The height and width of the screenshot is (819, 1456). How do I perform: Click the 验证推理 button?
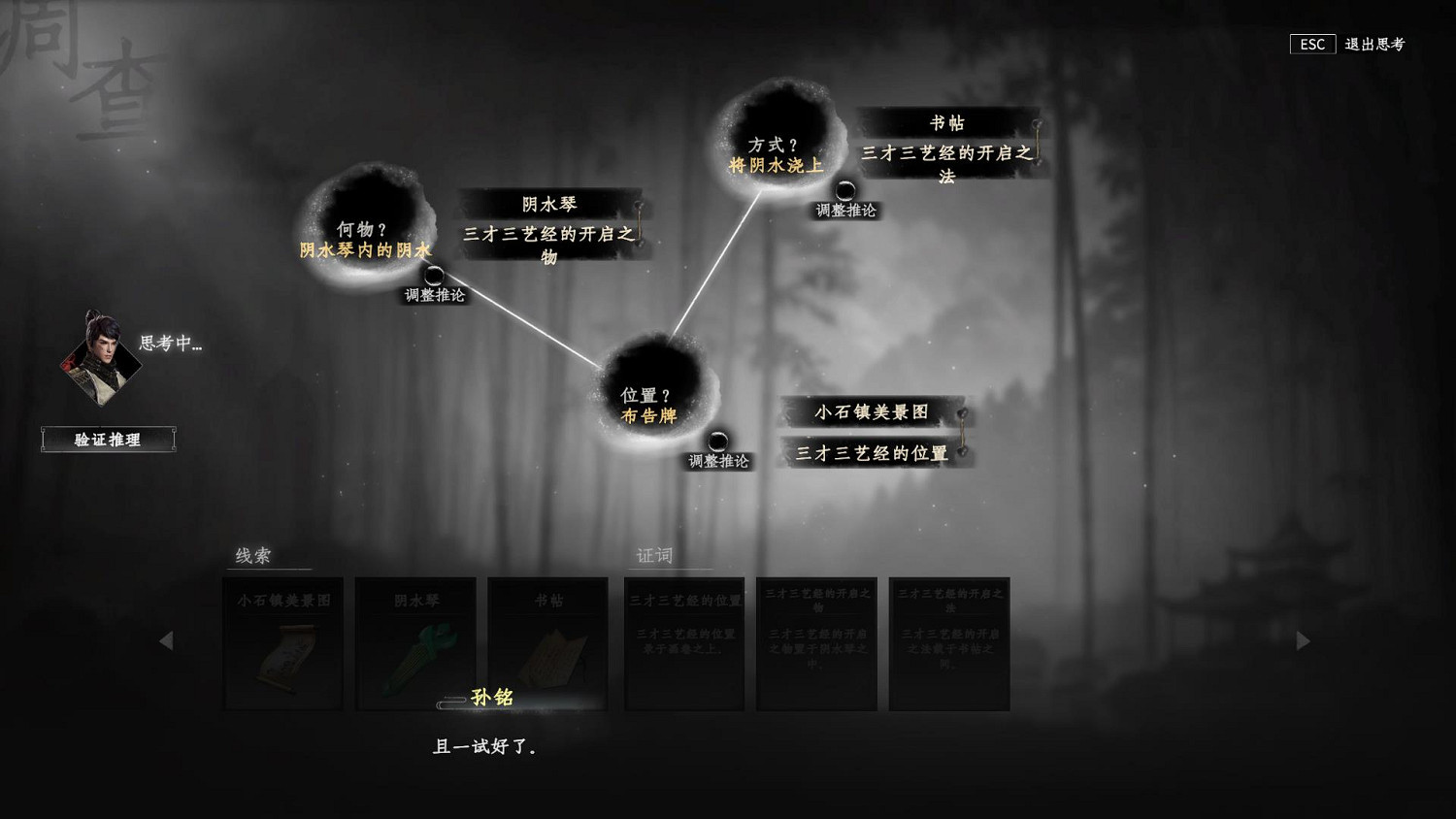(x=108, y=440)
